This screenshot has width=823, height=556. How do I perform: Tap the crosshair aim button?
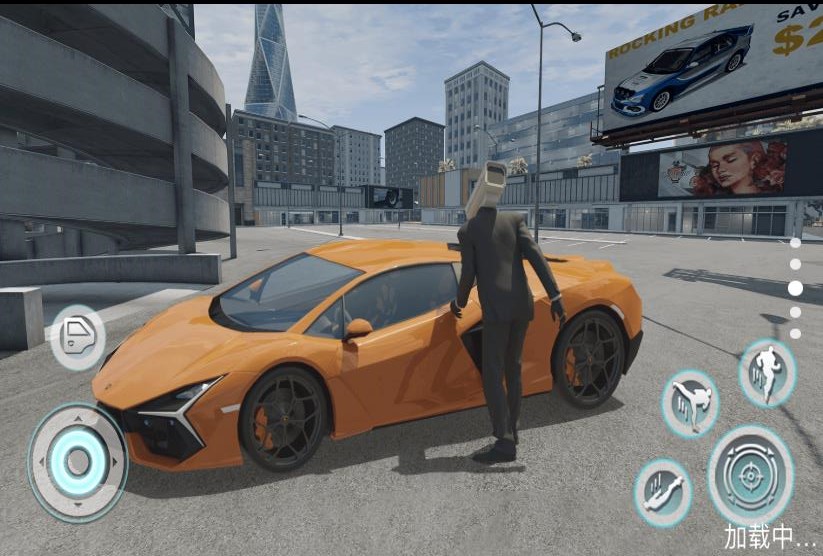751,475
